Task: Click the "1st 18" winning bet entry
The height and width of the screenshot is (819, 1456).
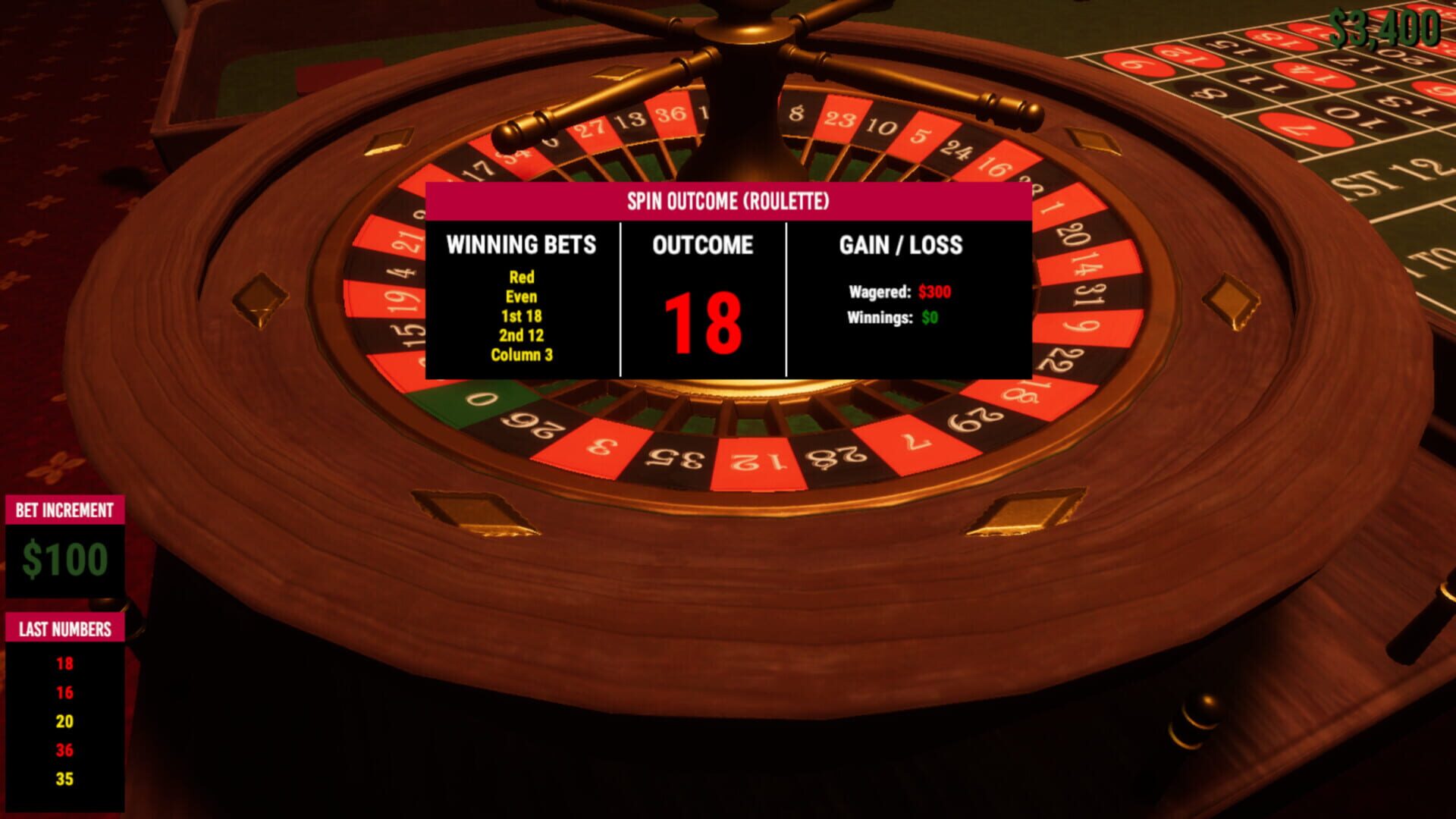Action: click(x=523, y=316)
